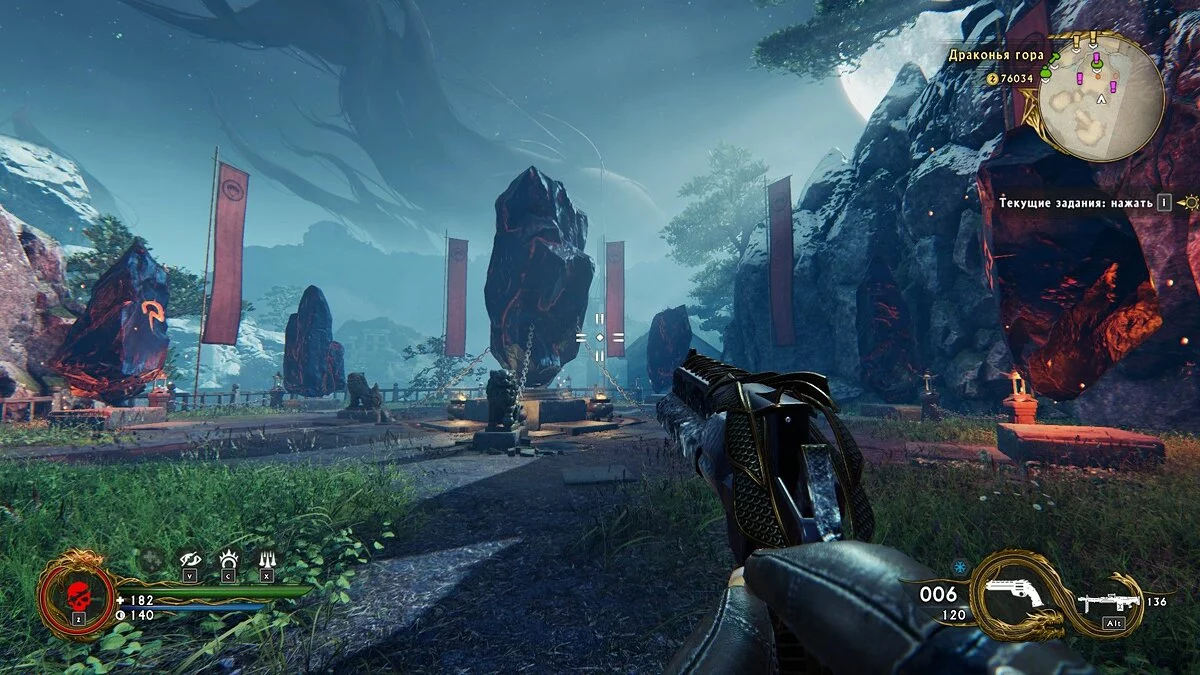
Task: Switch to the machine gun weapon icon
Action: pyautogui.click(x=1109, y=602)
